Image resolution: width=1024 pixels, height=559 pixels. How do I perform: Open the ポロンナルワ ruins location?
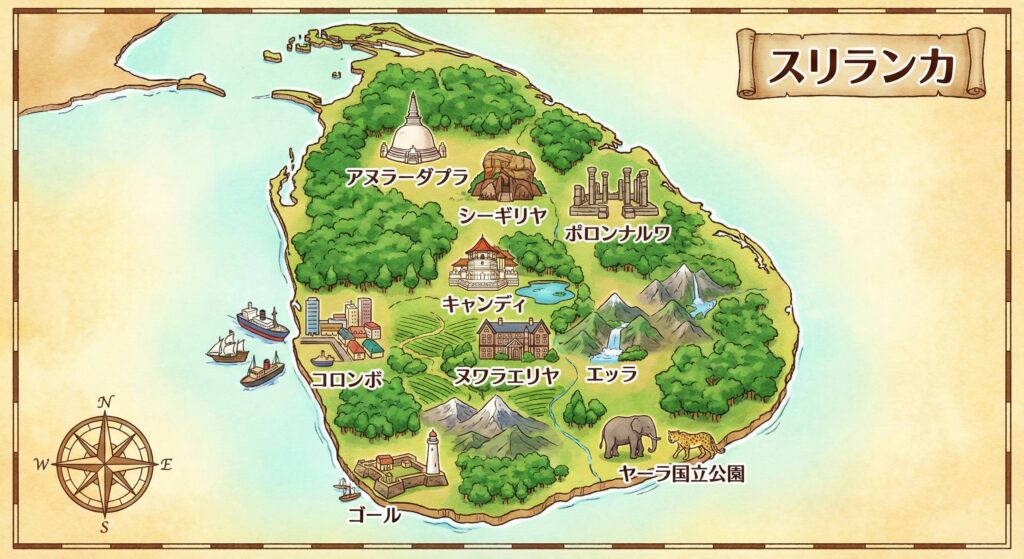pyautogui.click(x=614, y=193)
